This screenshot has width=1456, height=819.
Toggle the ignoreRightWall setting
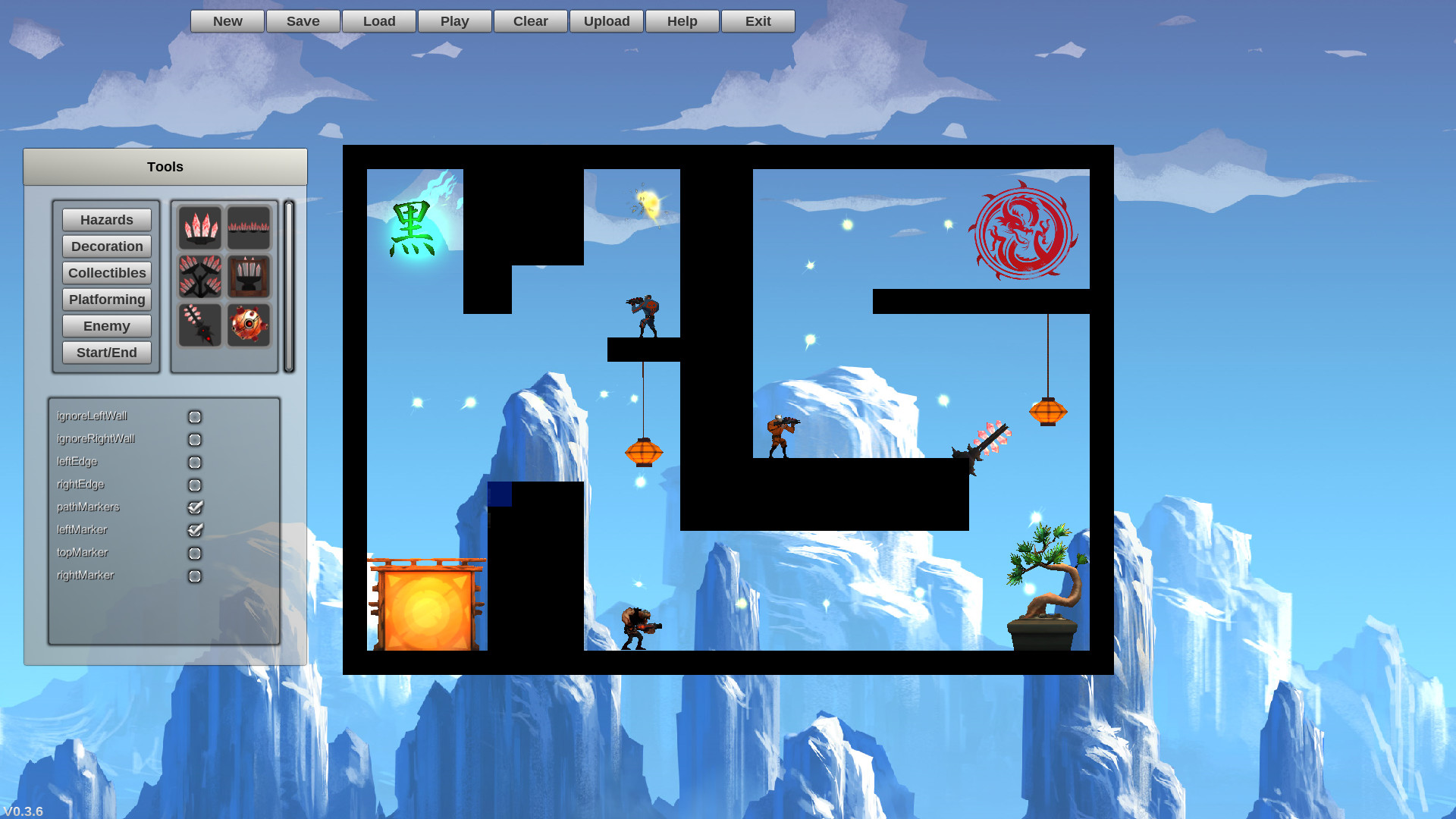click(x=195, y=439)
